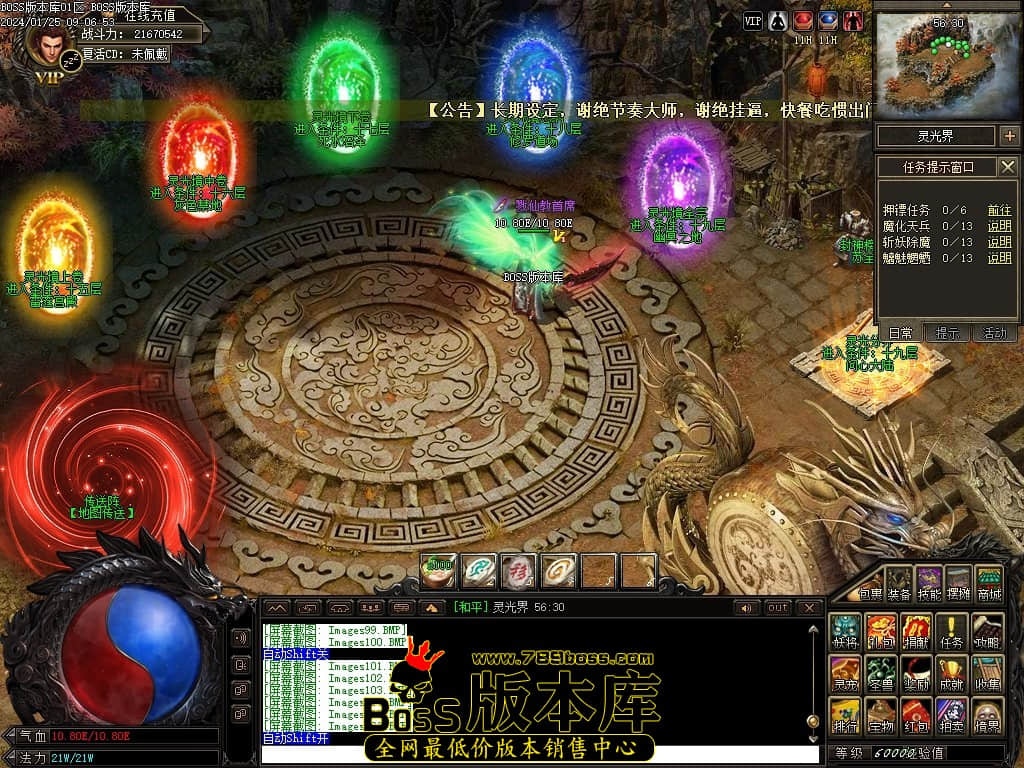Toggle the speaker sound button
Image resolution: width=1024 pixels, height=768 pixels.
point(747,608)
